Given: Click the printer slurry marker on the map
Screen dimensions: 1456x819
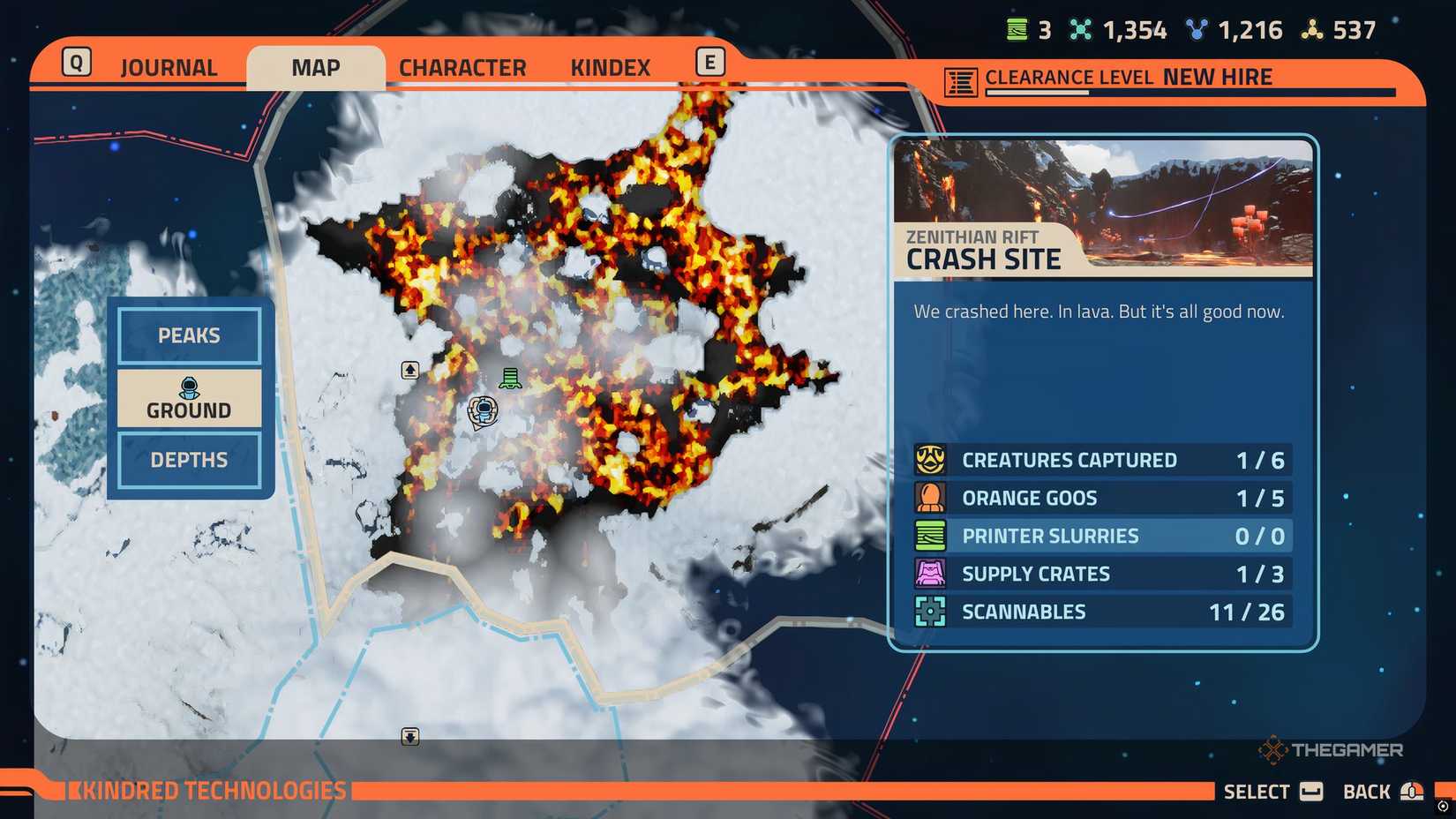Looking at the screenshot, I should click(508, 378).
